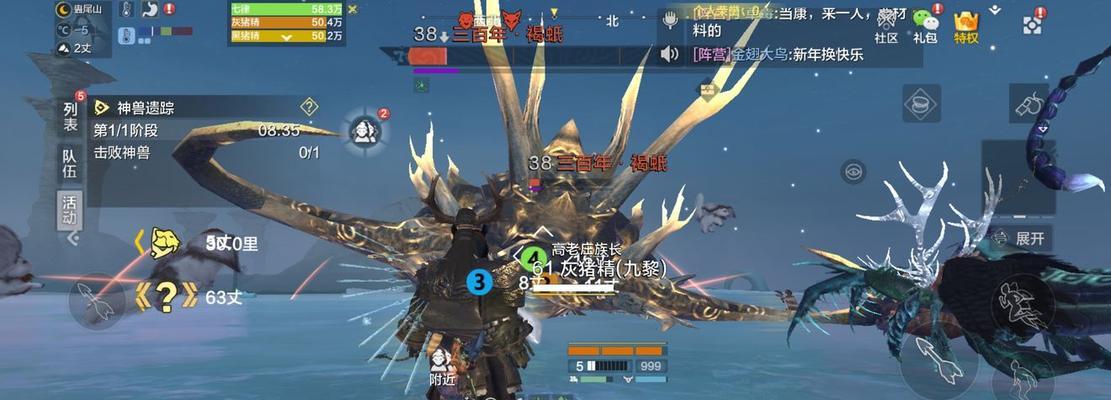This screenshot has height=400, width=1111.
Task: Open the 社区 community menu
Action: (886, 27)
